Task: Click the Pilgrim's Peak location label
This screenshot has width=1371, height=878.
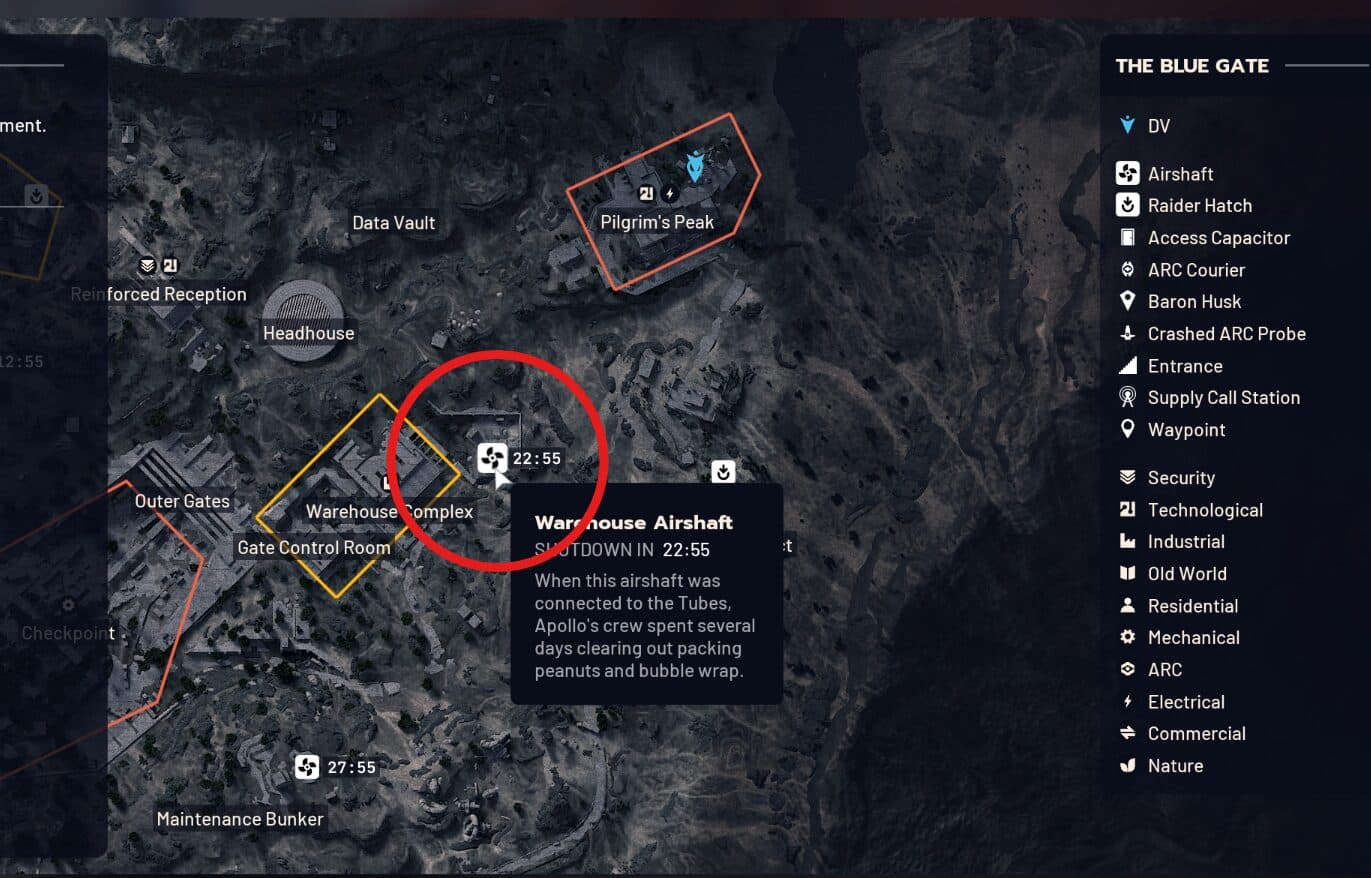Action: (x=657, y=222)
